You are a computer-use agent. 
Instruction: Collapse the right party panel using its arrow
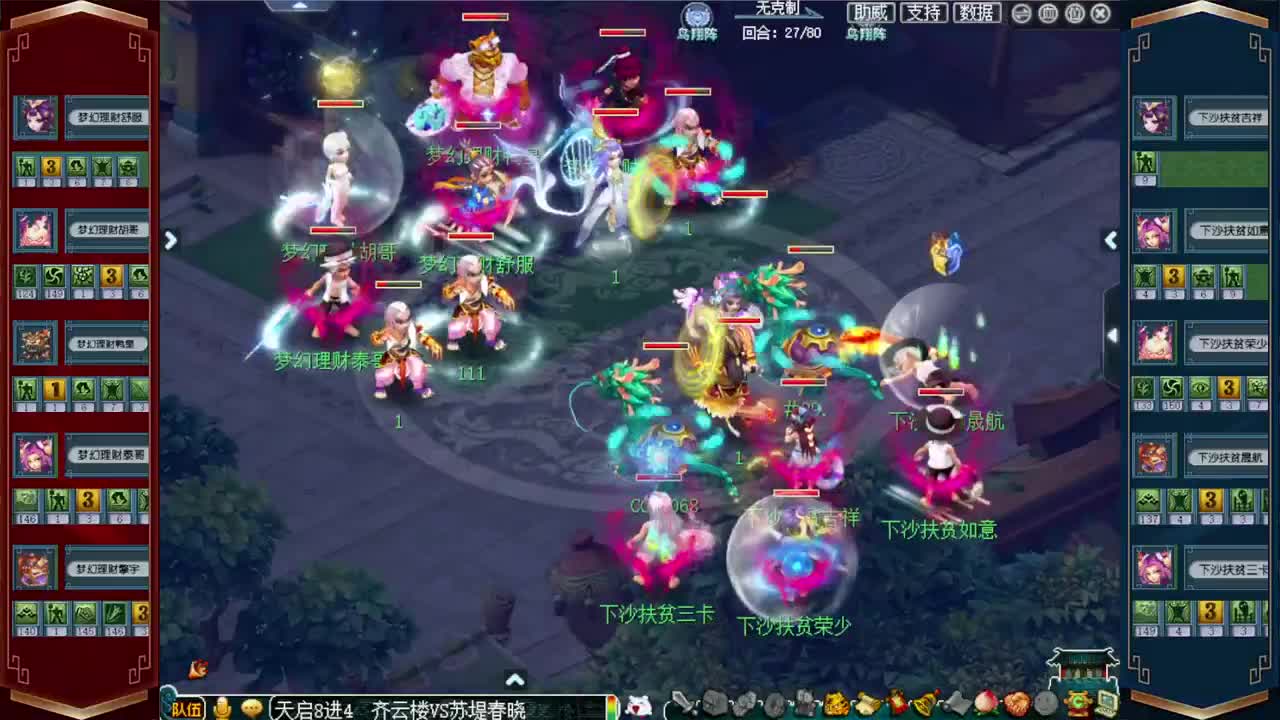click(1111, 240)
